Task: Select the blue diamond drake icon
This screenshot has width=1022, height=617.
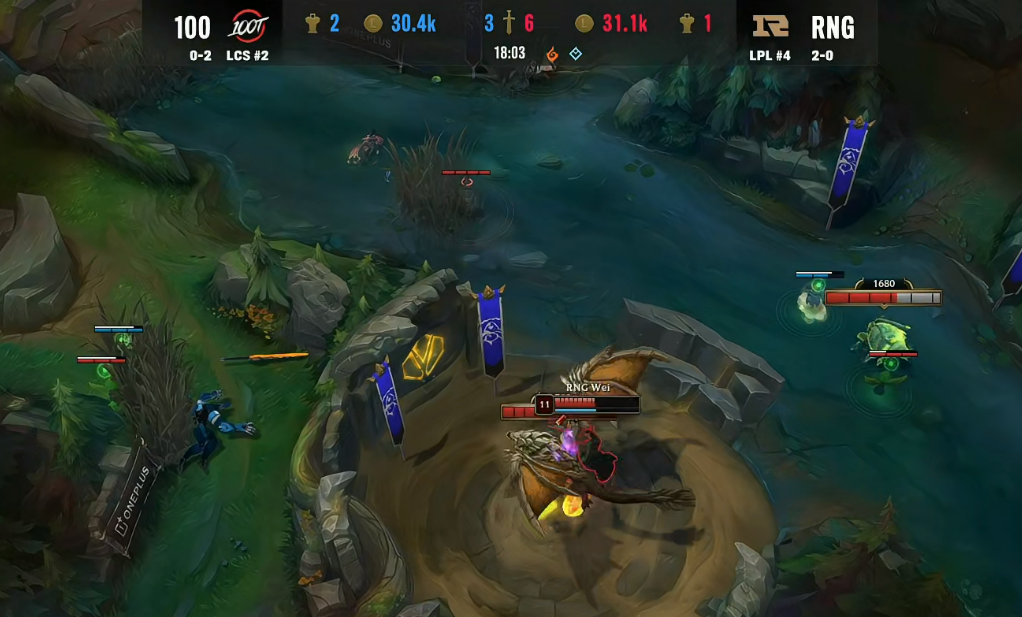Action: (575, 54)
